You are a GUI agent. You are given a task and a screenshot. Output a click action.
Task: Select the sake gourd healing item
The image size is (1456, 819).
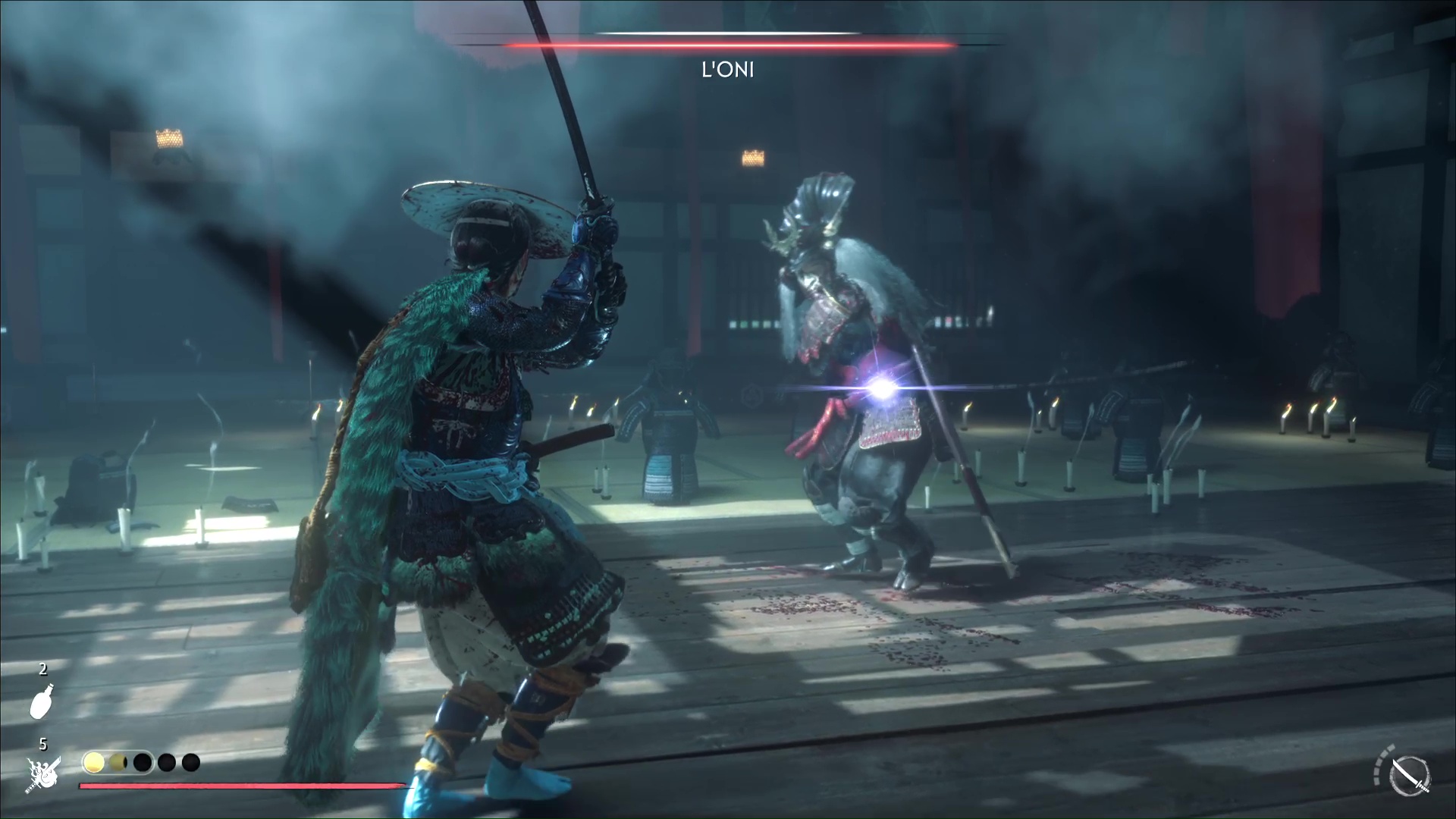tap(42, 701)
